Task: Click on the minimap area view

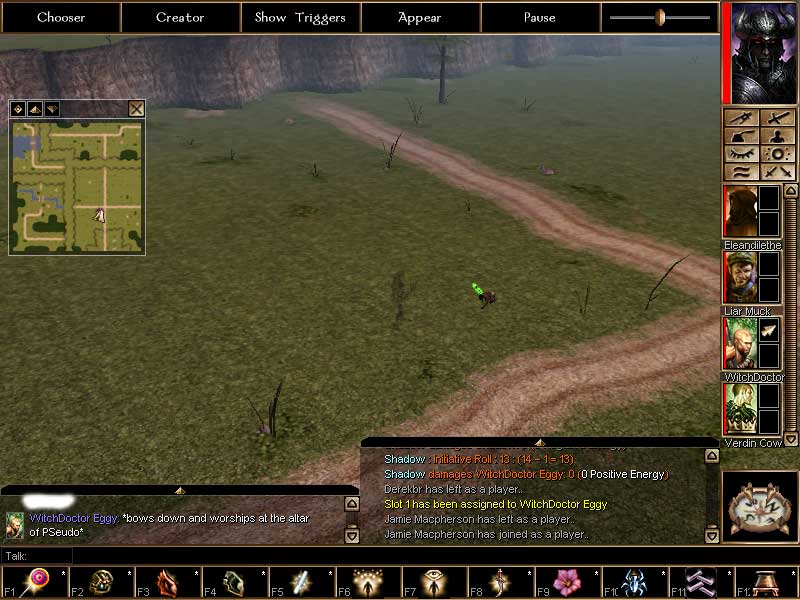Action: [77, 187]
